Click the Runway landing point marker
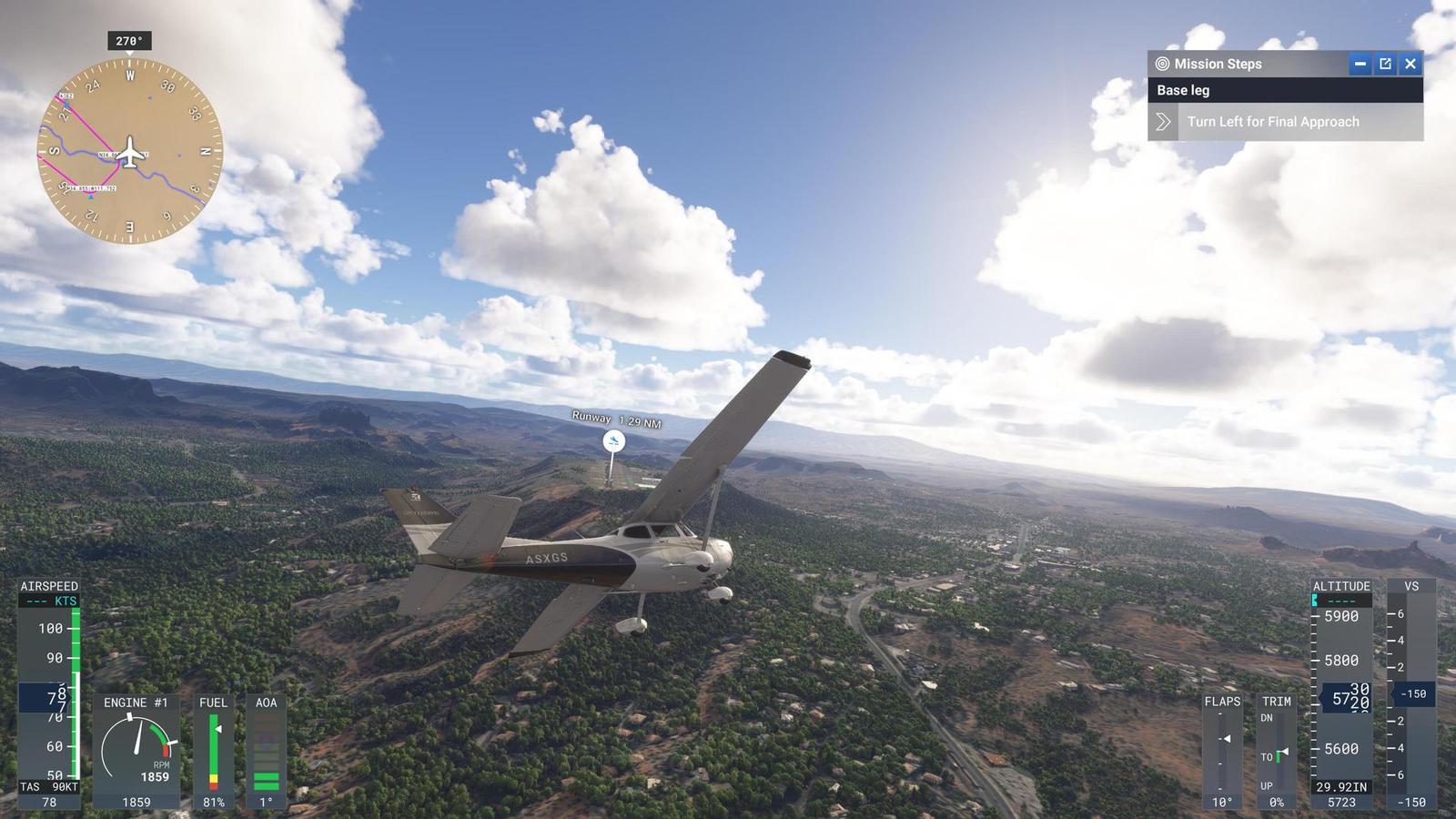This screenshot has height=819, width=1456. coord(613,441)
